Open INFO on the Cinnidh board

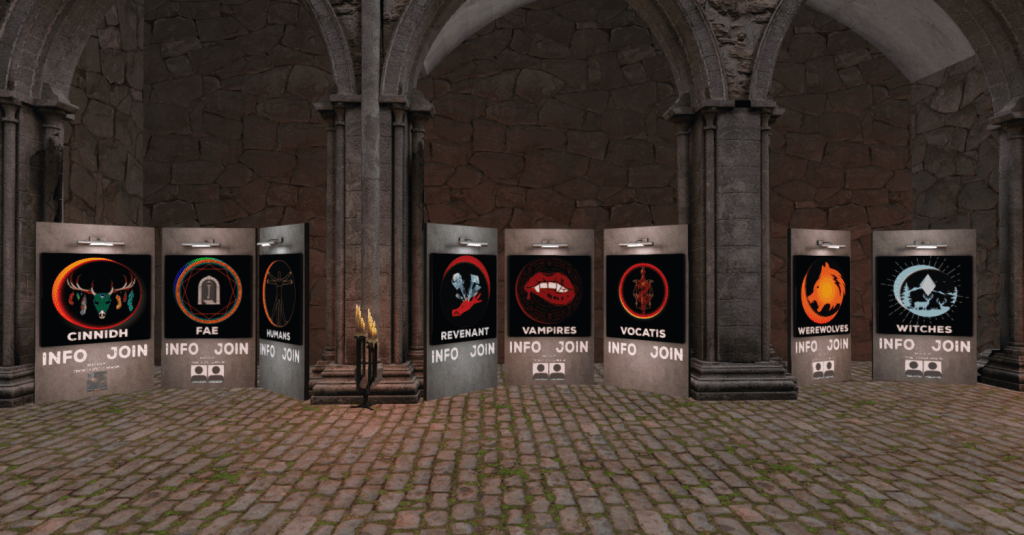(63, 354)
